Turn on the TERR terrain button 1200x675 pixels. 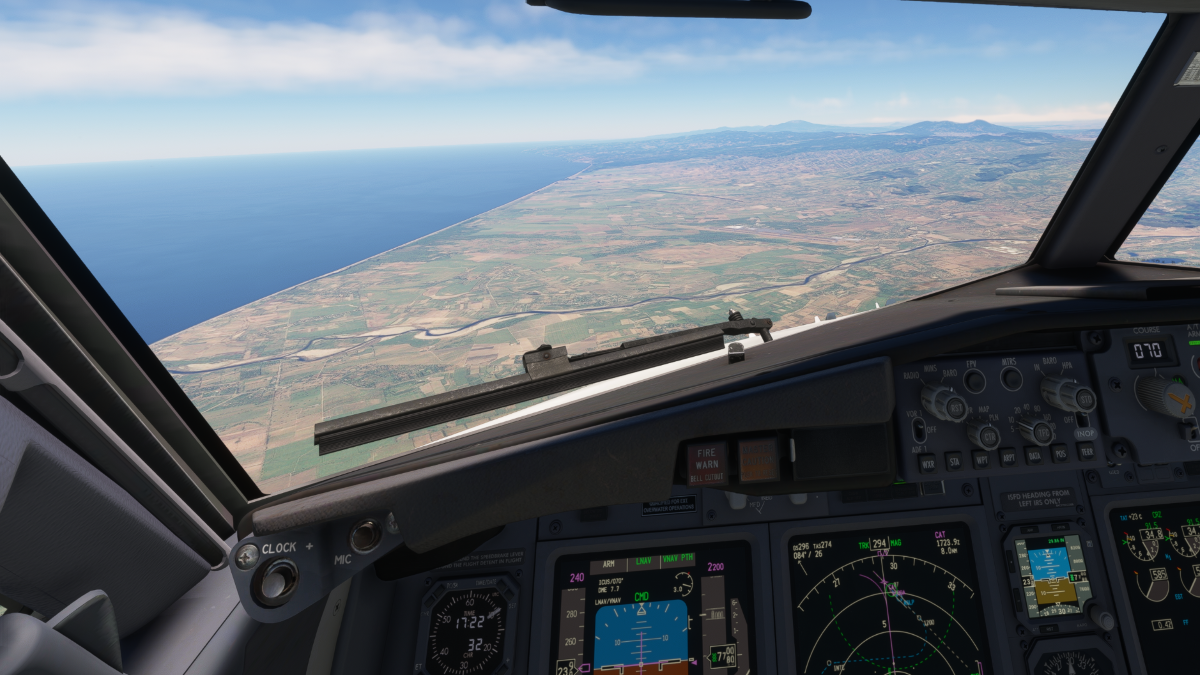[1086, 451]
